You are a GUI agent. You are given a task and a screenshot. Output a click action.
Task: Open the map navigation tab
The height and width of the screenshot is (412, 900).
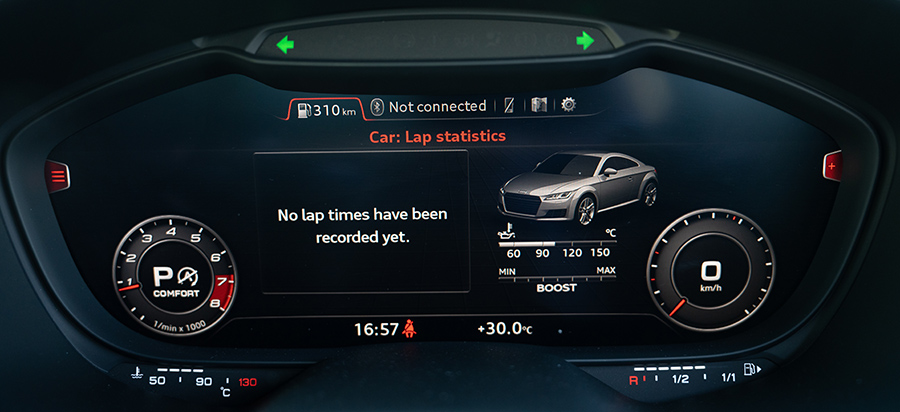point(539,105)
